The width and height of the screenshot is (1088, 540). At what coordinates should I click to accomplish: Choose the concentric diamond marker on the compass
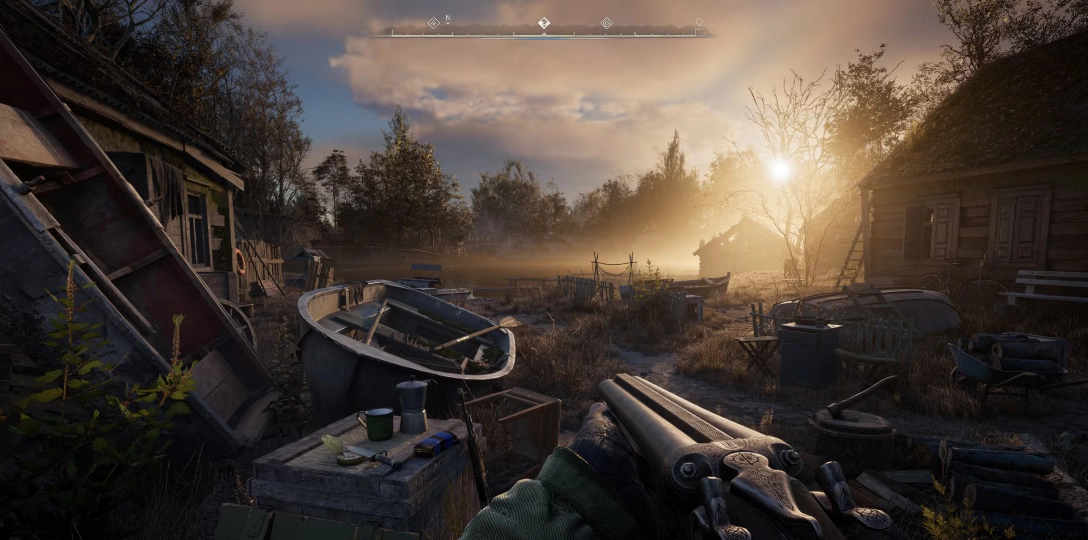[x=606, y=22]
